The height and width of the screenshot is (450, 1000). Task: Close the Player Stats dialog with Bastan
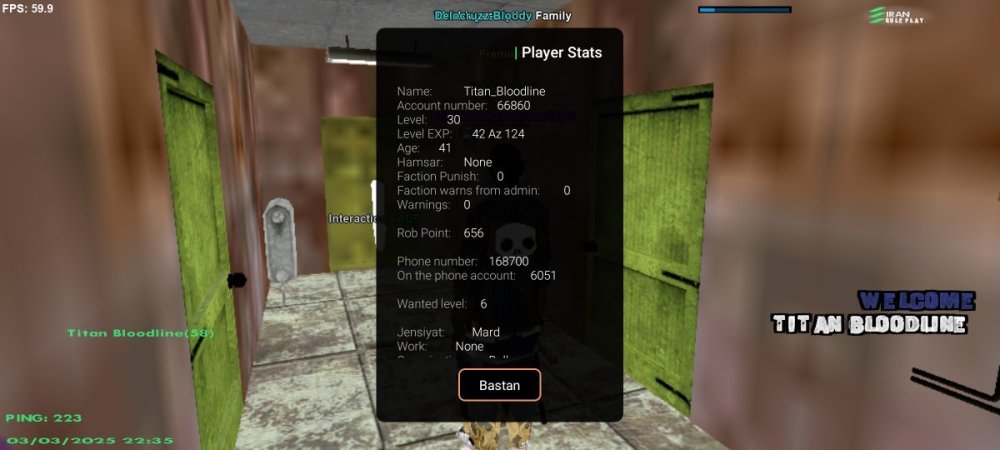499,385
